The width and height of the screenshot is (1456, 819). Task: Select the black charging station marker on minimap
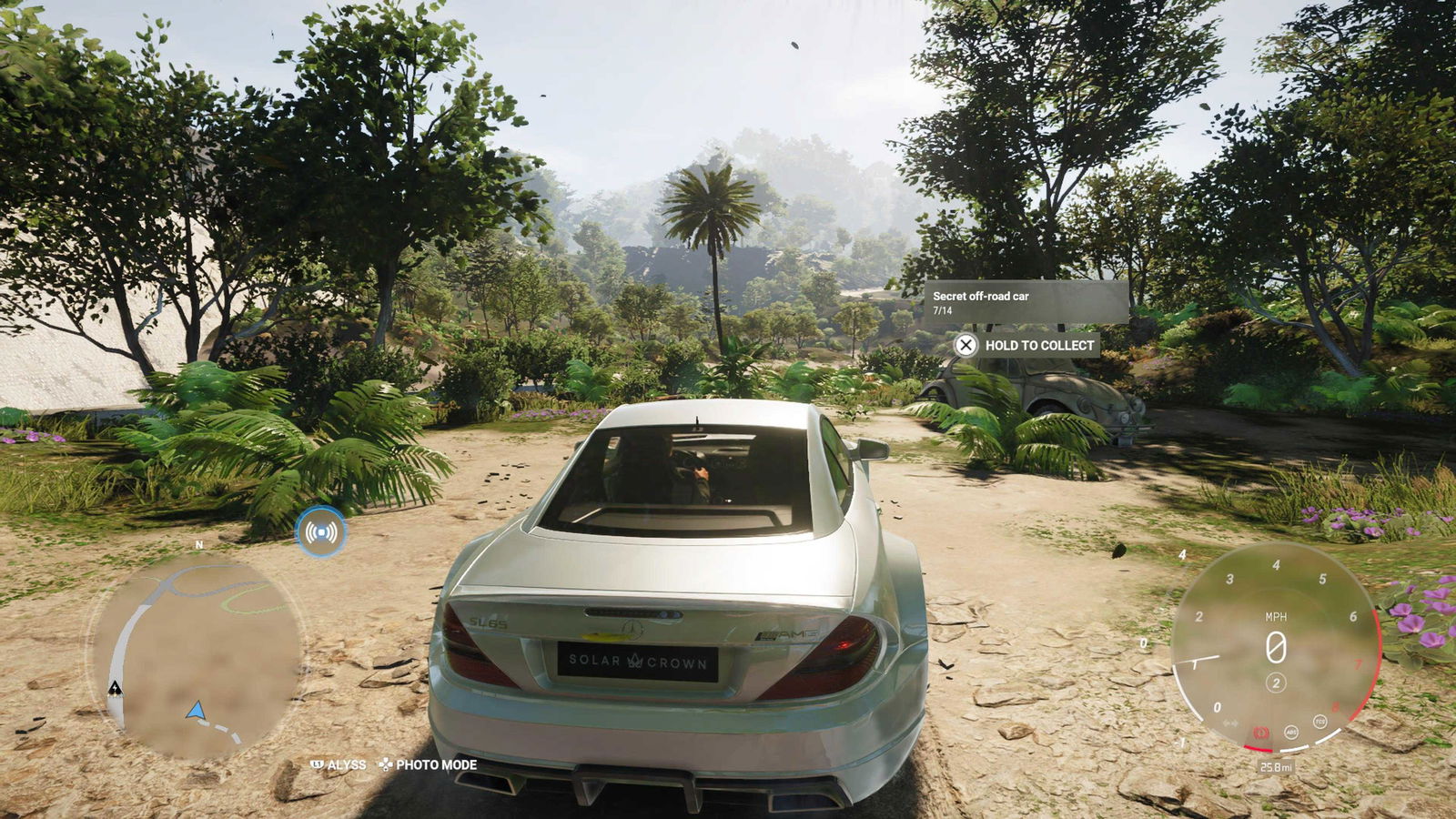tap(116, 688)
